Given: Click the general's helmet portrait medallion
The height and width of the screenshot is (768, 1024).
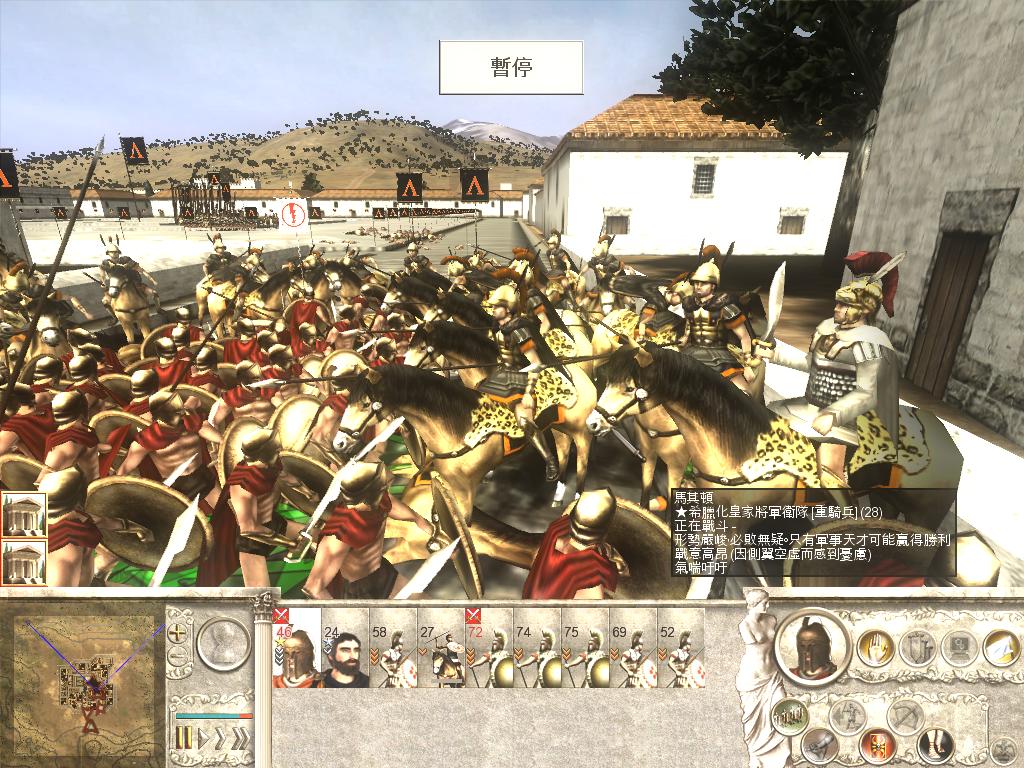Looking at the screenshot, I should [813, 647].
